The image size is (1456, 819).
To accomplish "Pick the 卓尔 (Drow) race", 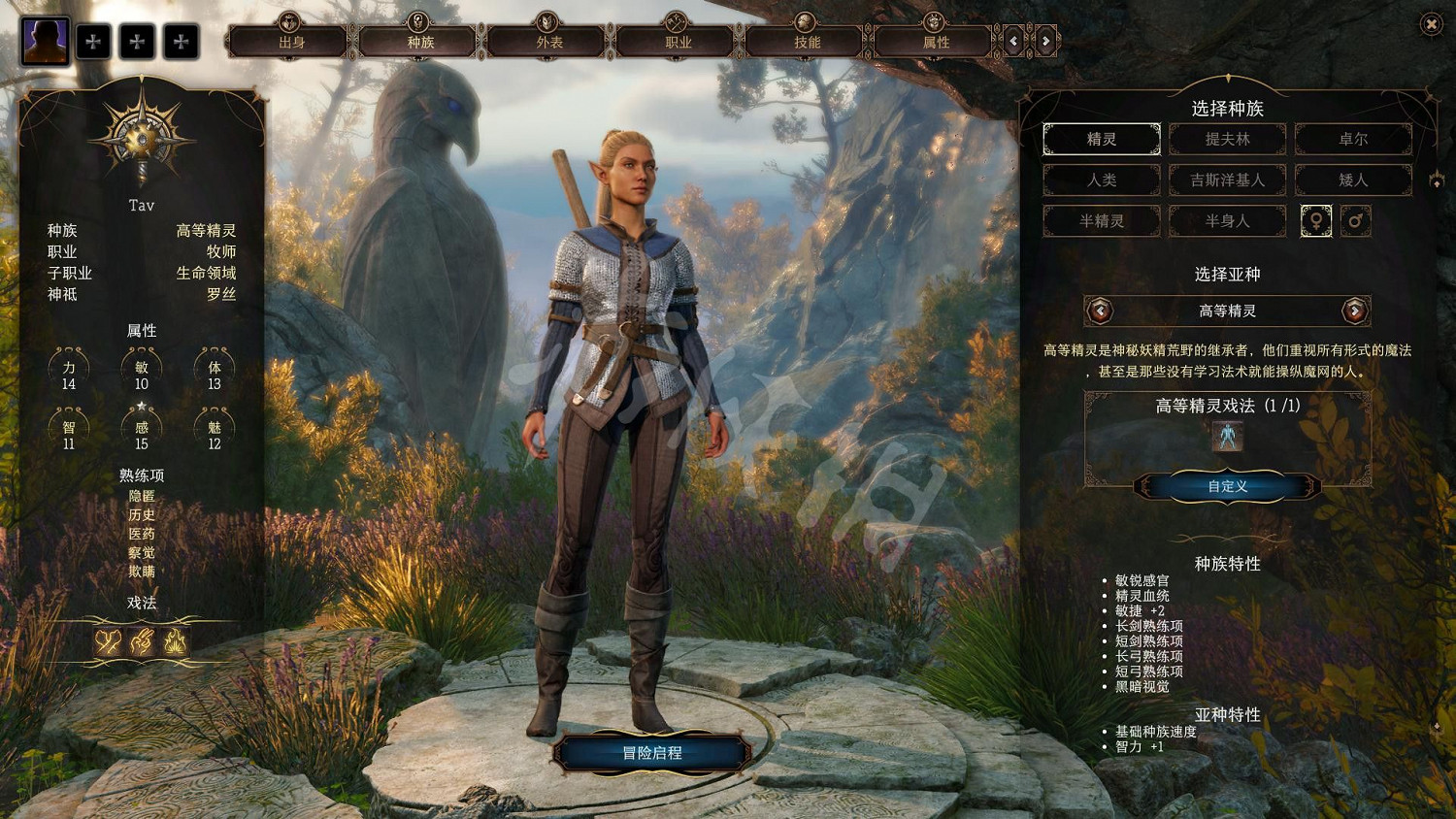I will 1352,139.
